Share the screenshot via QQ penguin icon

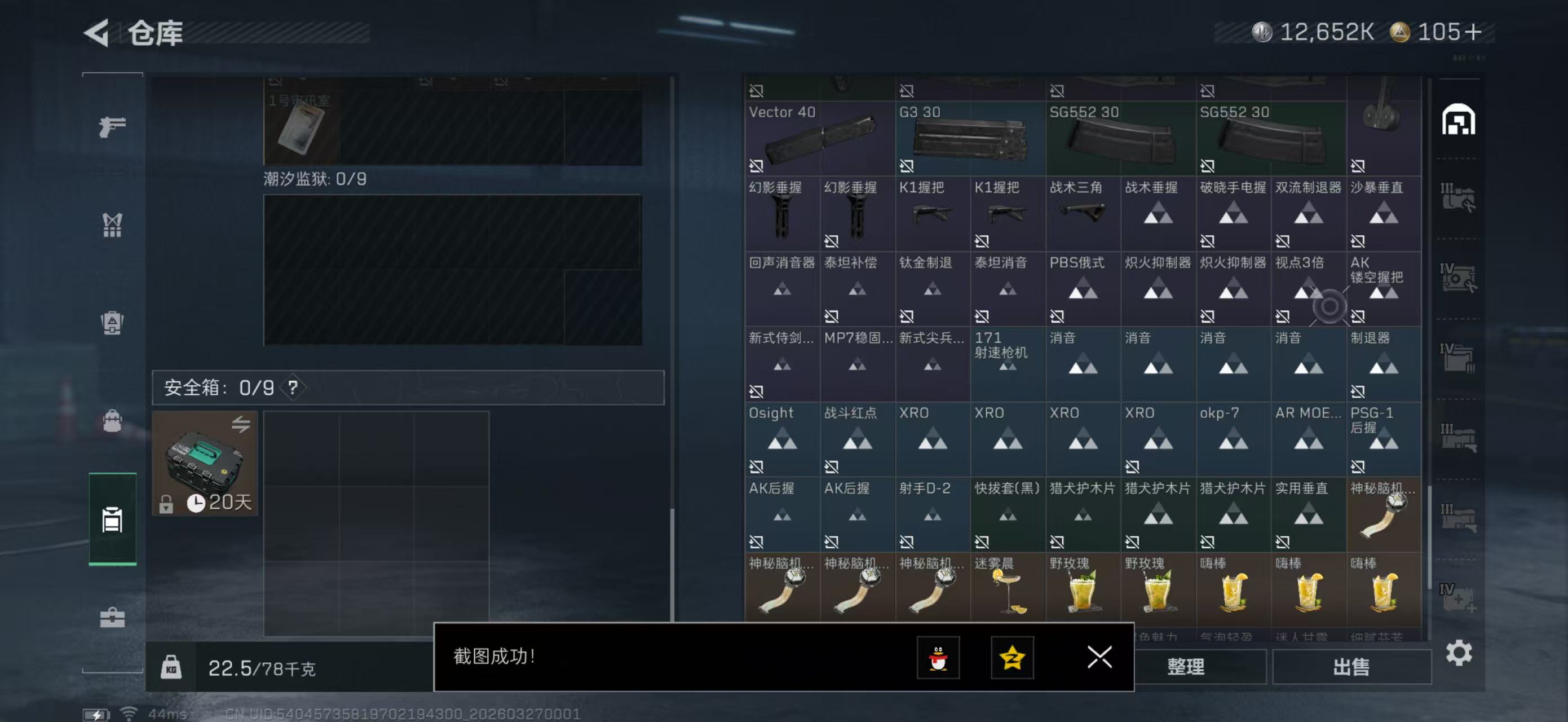coord(940,658)
